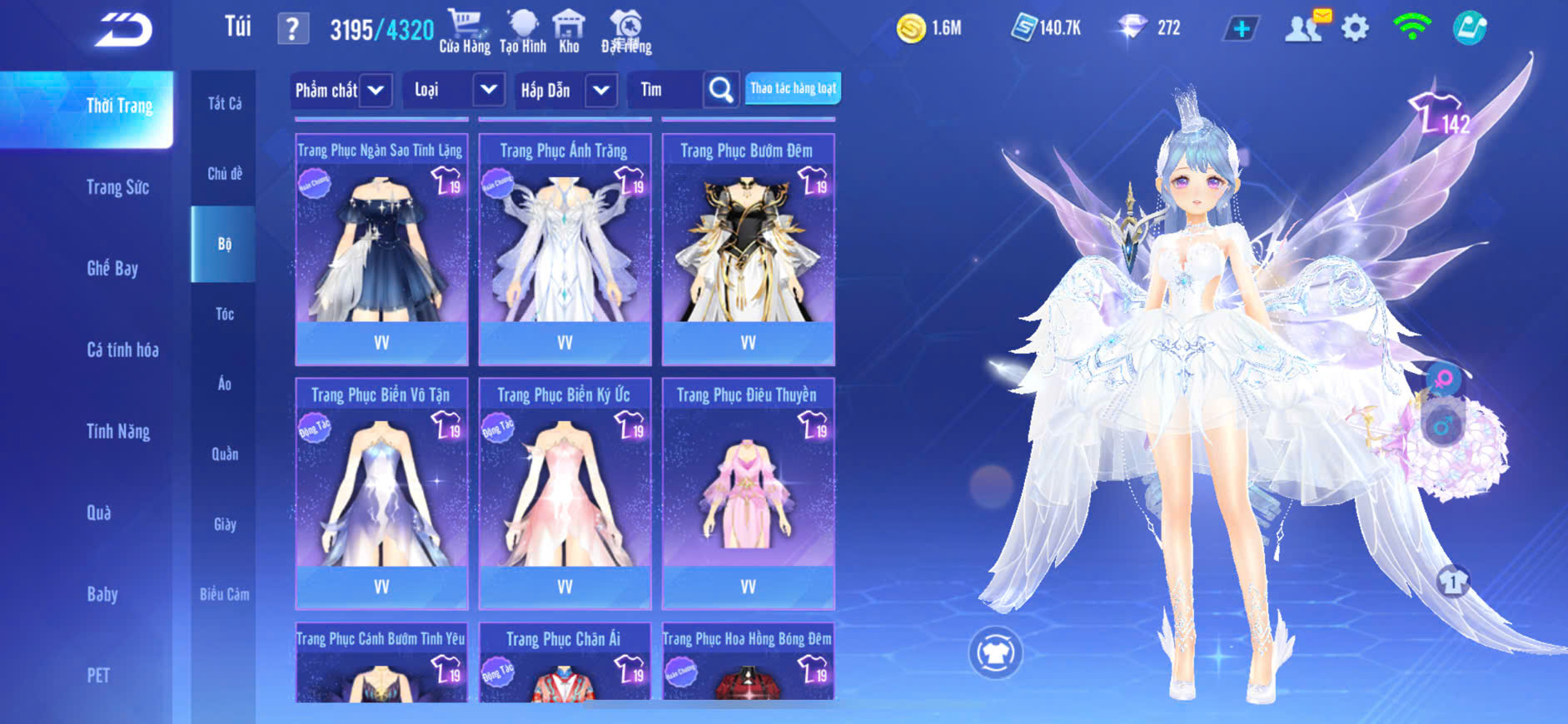This screenshot has width=1568, height=724.
Task: Open the gear settings icon
Action: 1355,29
